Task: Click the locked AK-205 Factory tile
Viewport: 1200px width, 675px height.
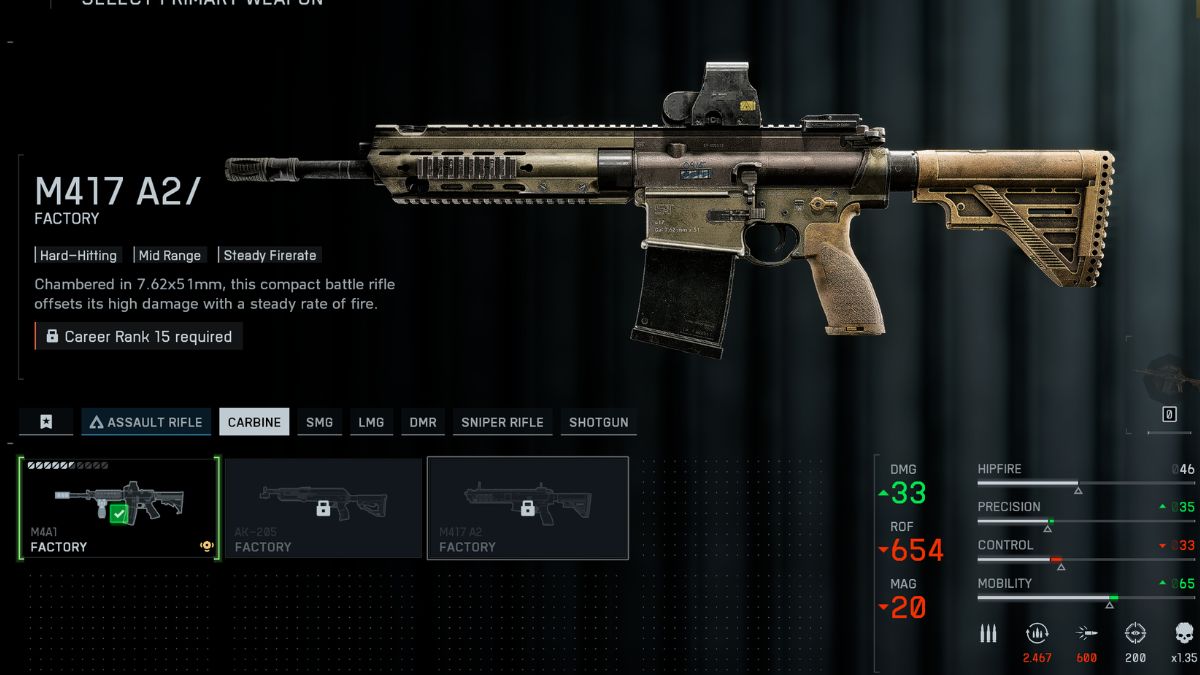Action: point(323,508)
